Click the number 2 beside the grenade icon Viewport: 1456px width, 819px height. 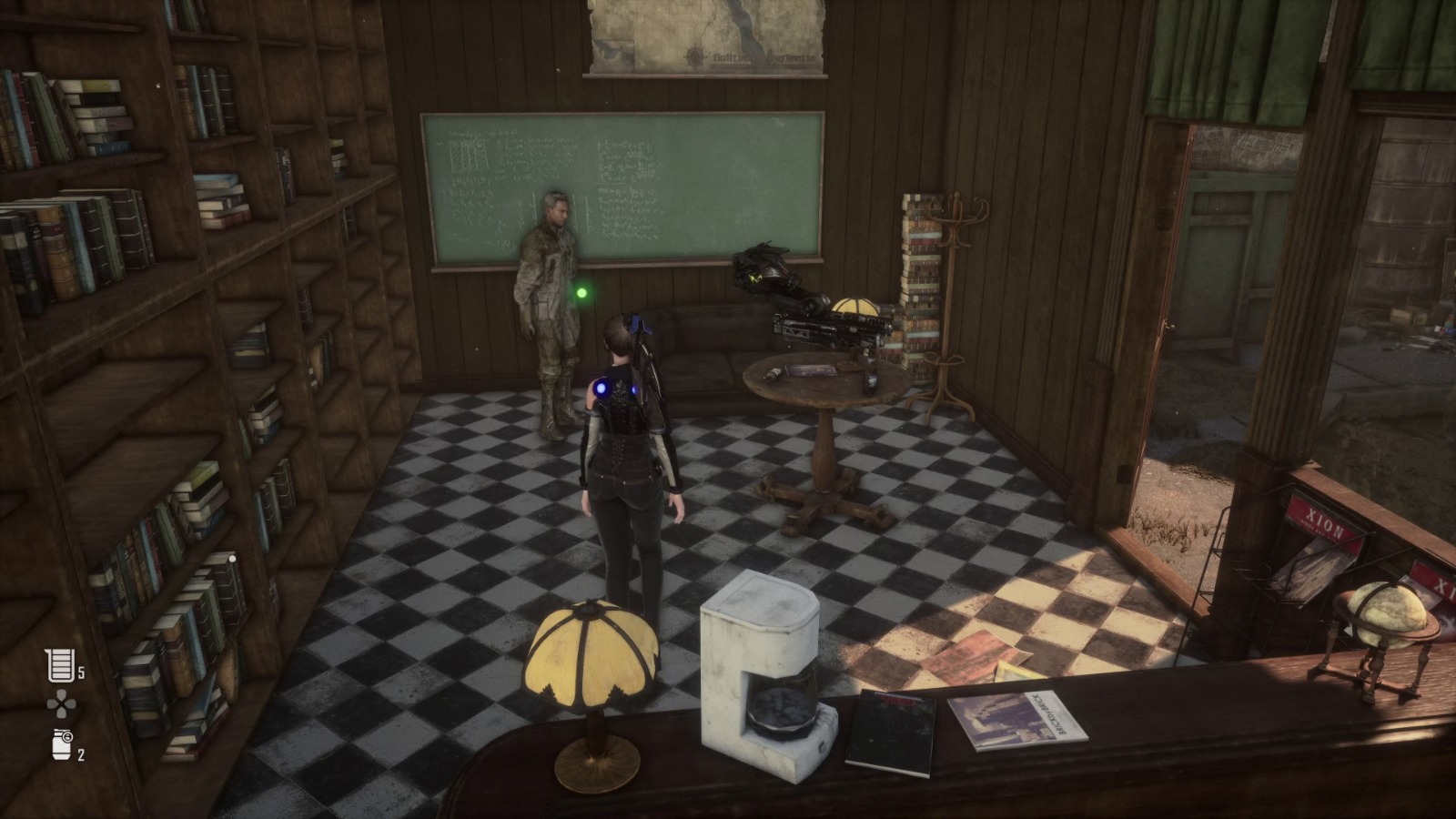point(80,753)
